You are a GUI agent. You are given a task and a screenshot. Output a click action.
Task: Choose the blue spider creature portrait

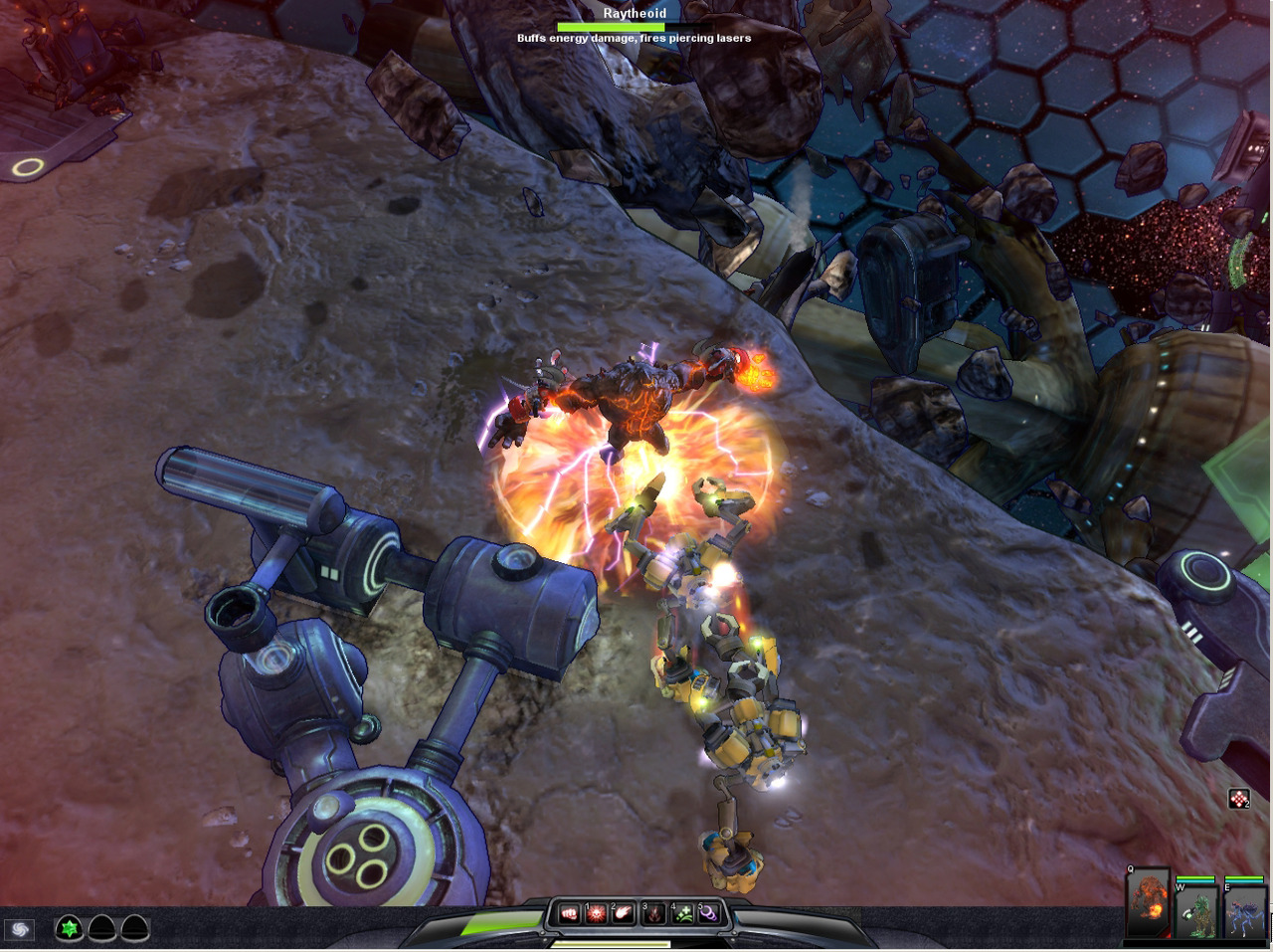tap(1243, 911)
